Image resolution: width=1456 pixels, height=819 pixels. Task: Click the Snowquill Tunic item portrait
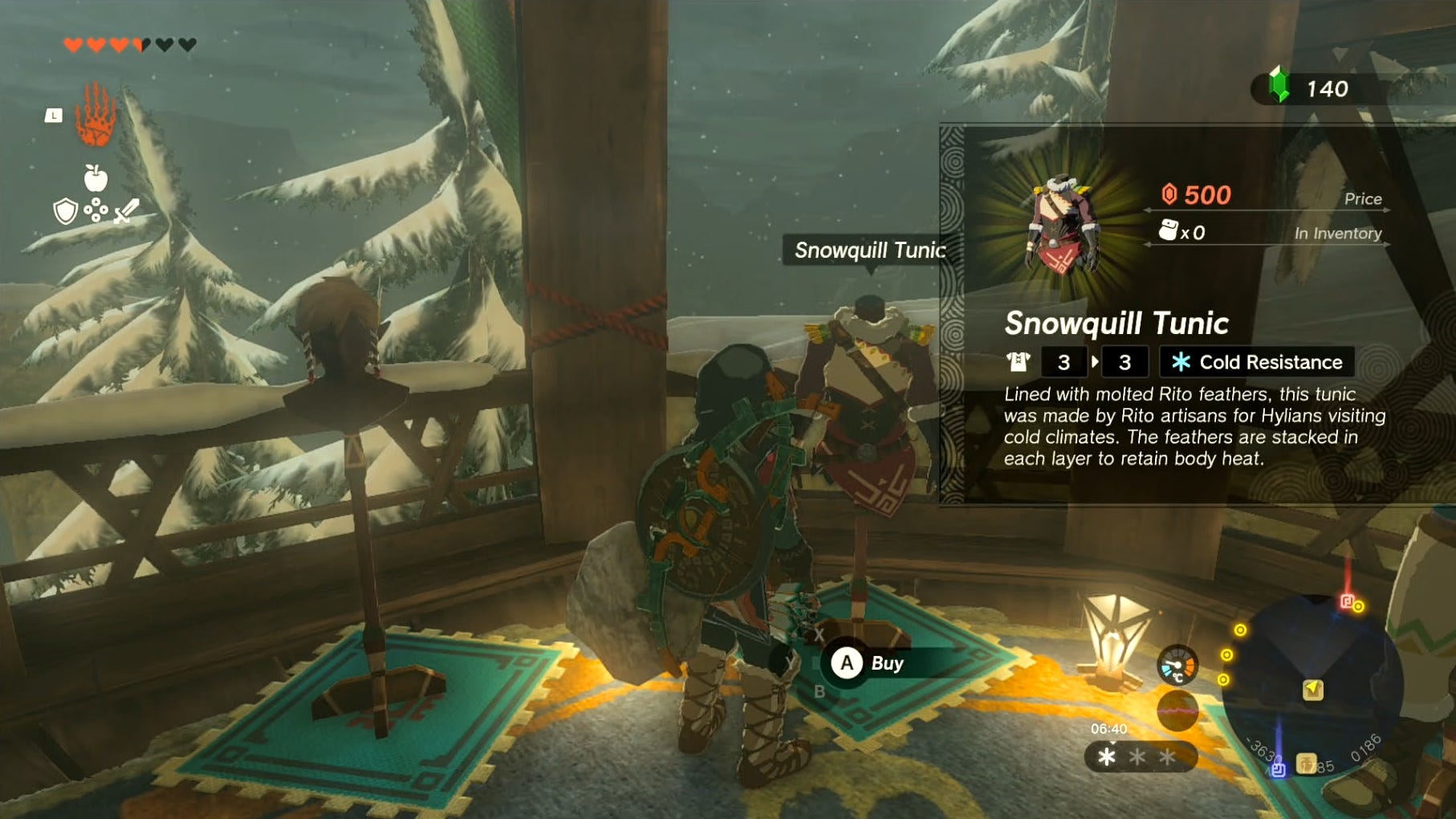pos(1061,225)
